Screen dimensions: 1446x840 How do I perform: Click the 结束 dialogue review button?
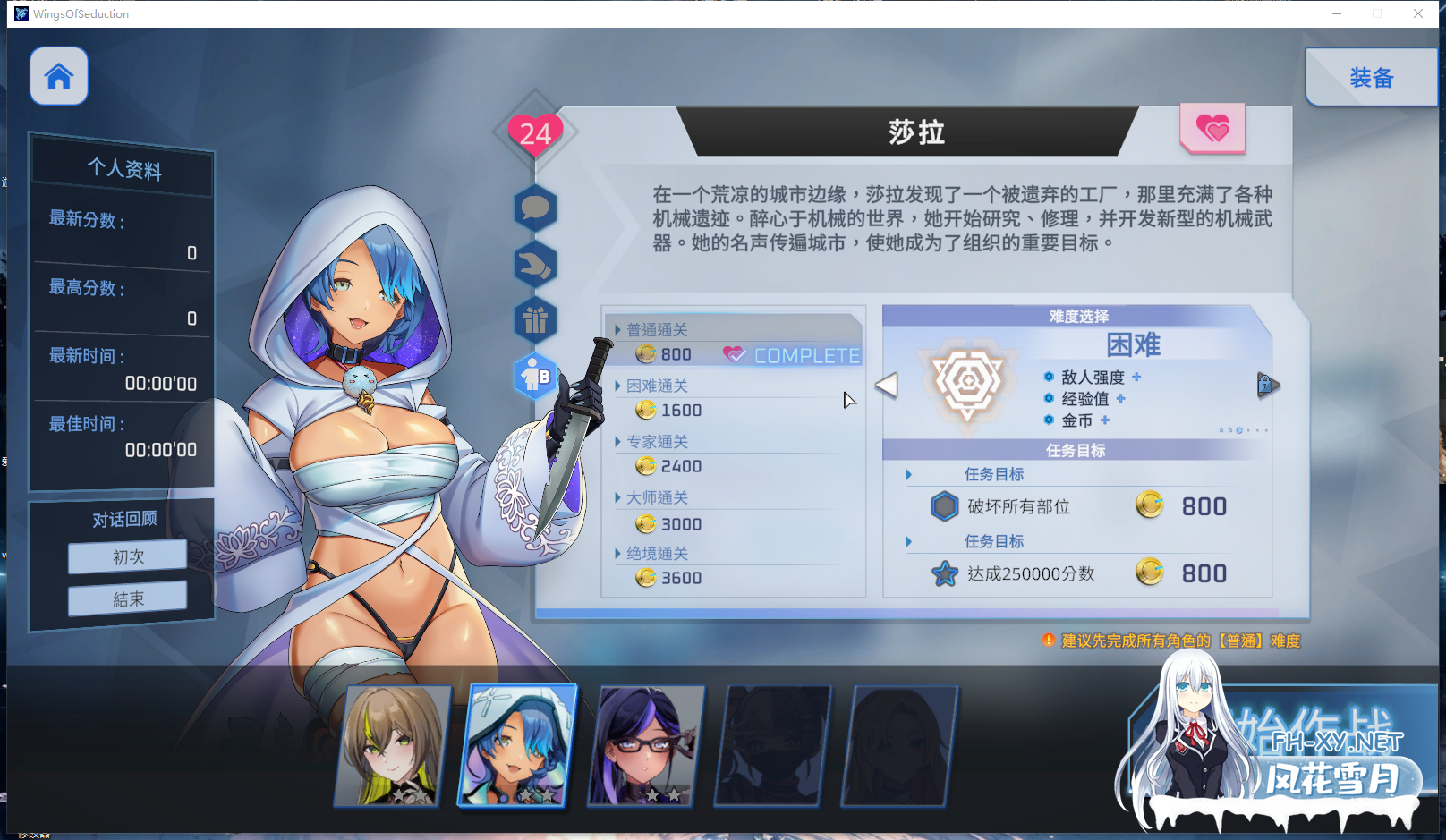pyautogui.click(x=126, y=598)
